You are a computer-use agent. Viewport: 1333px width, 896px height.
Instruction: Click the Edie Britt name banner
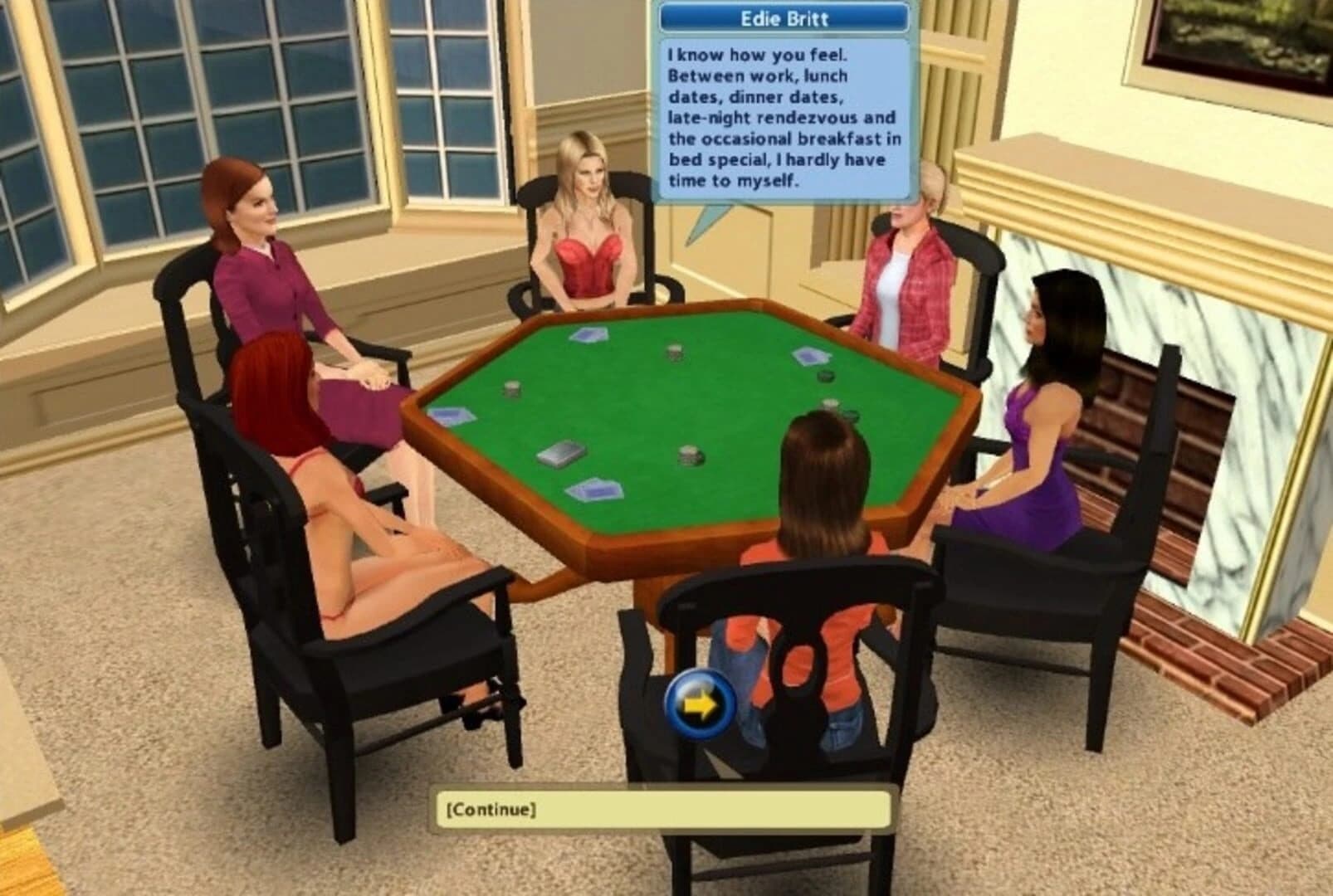coord(784,15)
